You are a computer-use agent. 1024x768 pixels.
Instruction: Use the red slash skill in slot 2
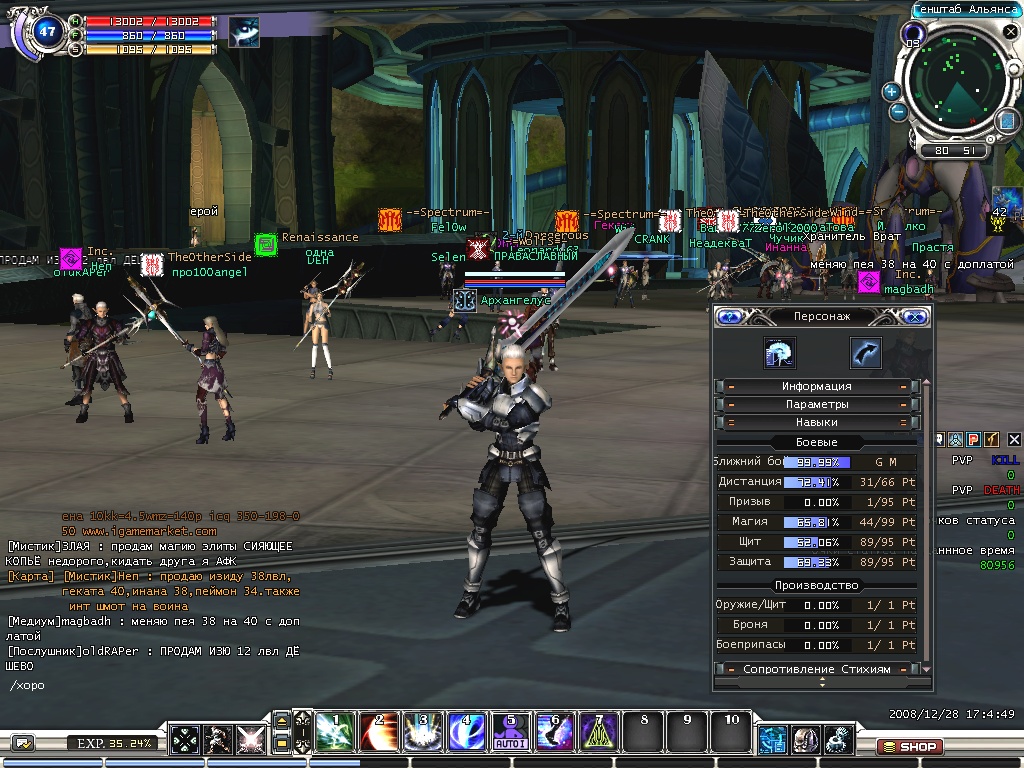378,732
